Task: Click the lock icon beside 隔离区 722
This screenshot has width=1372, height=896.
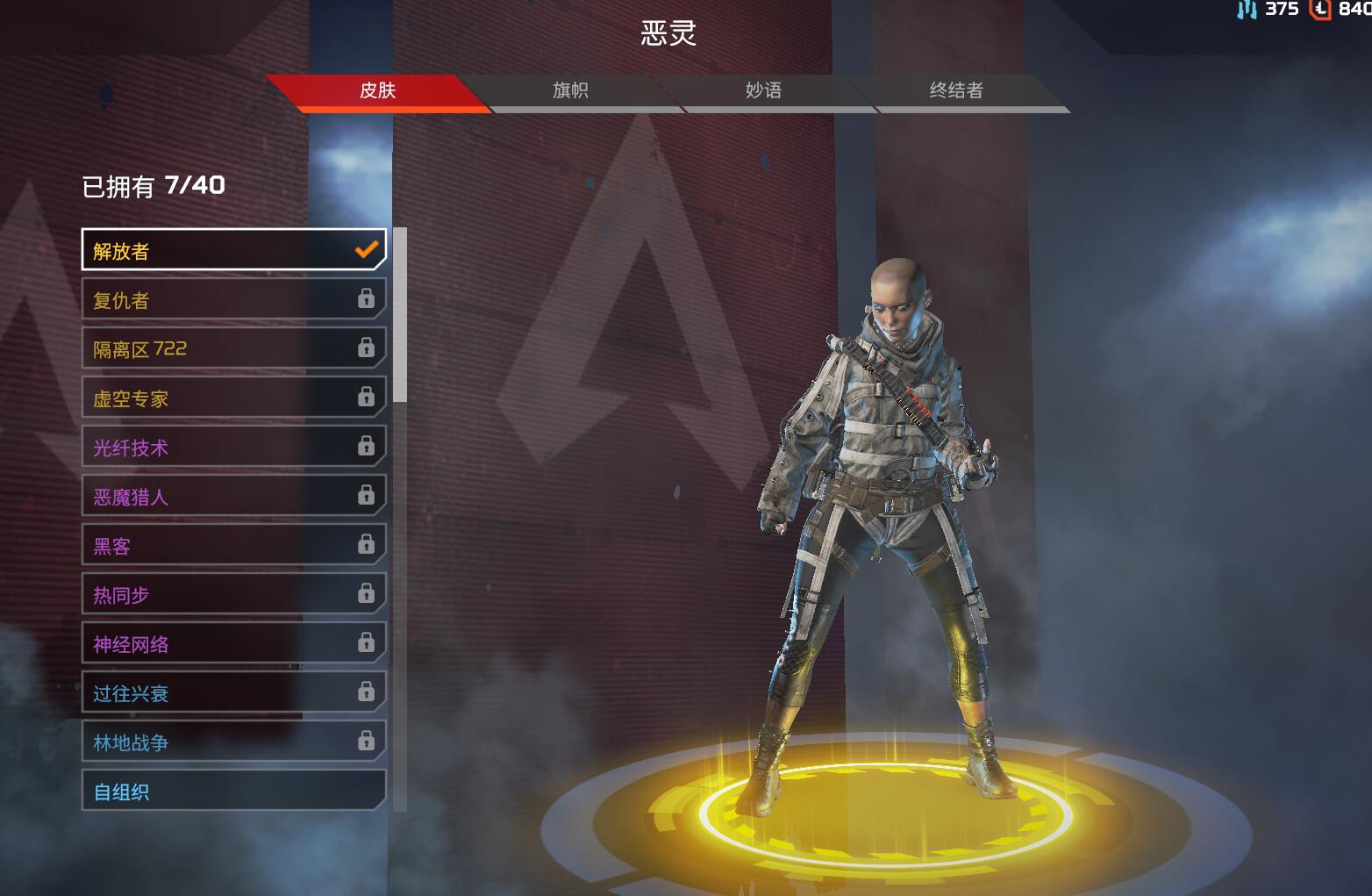Action: point(366,348)
